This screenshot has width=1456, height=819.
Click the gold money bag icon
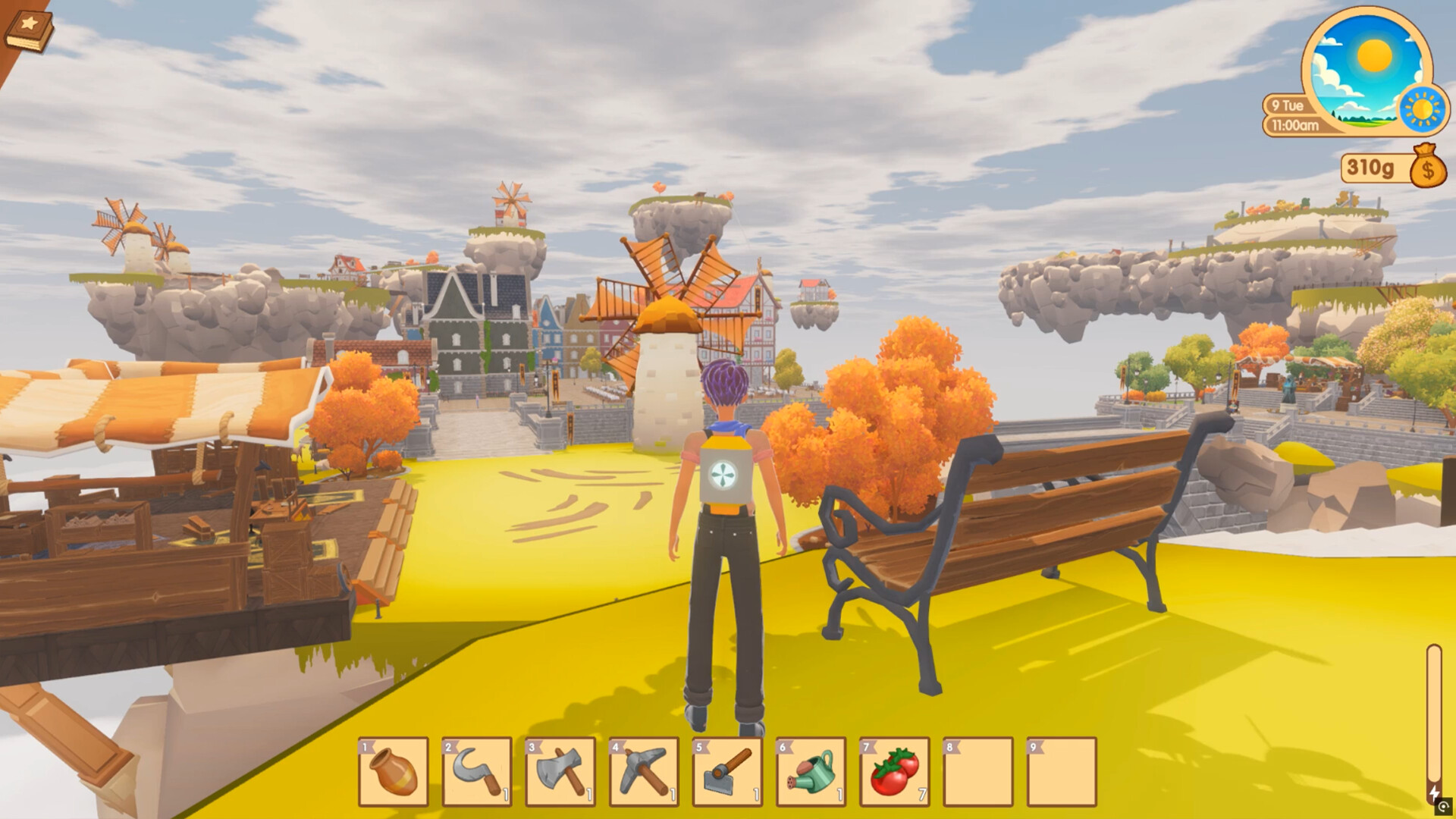[1428, 167]
